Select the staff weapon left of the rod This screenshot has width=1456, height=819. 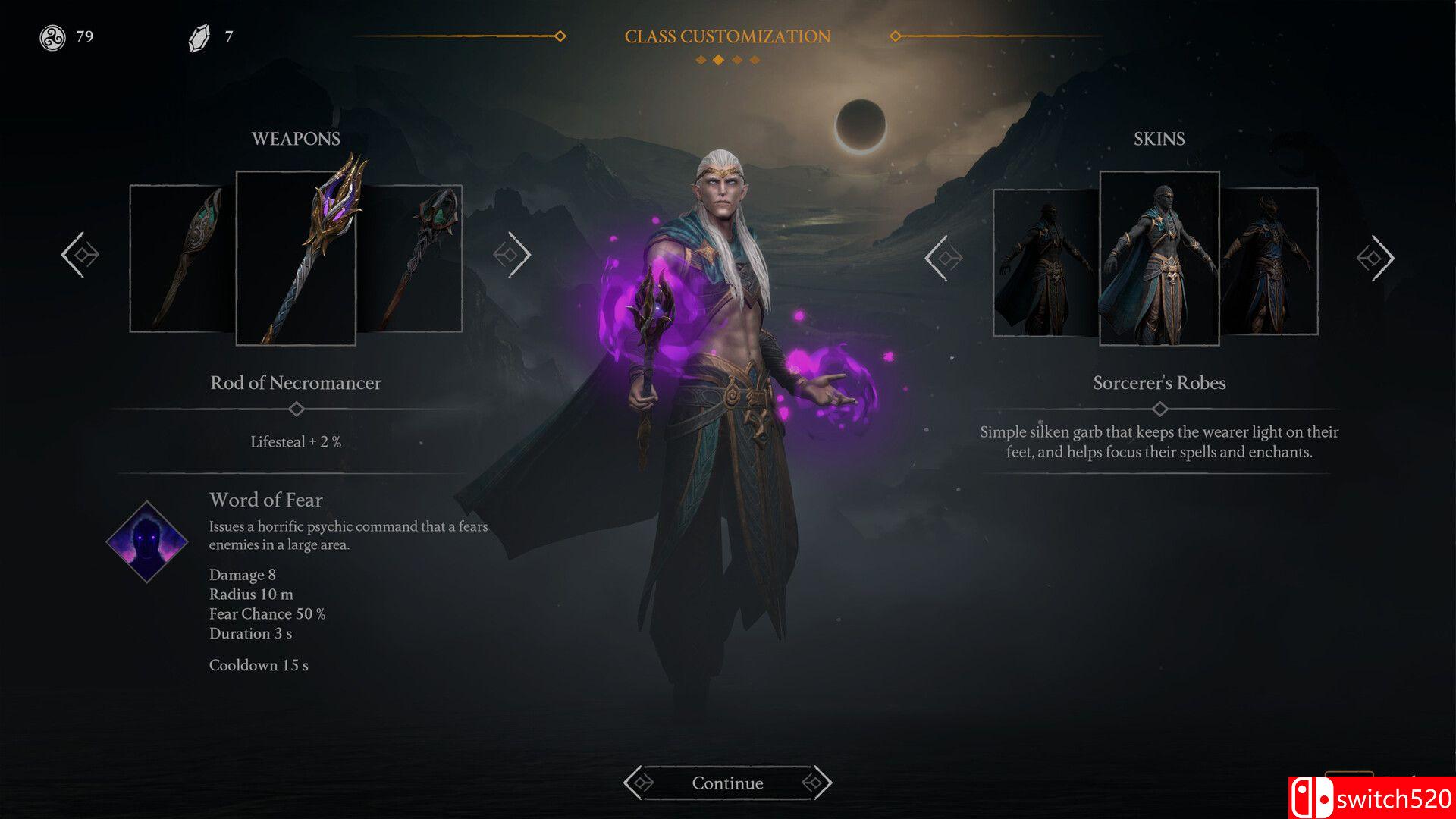[182, 258]
